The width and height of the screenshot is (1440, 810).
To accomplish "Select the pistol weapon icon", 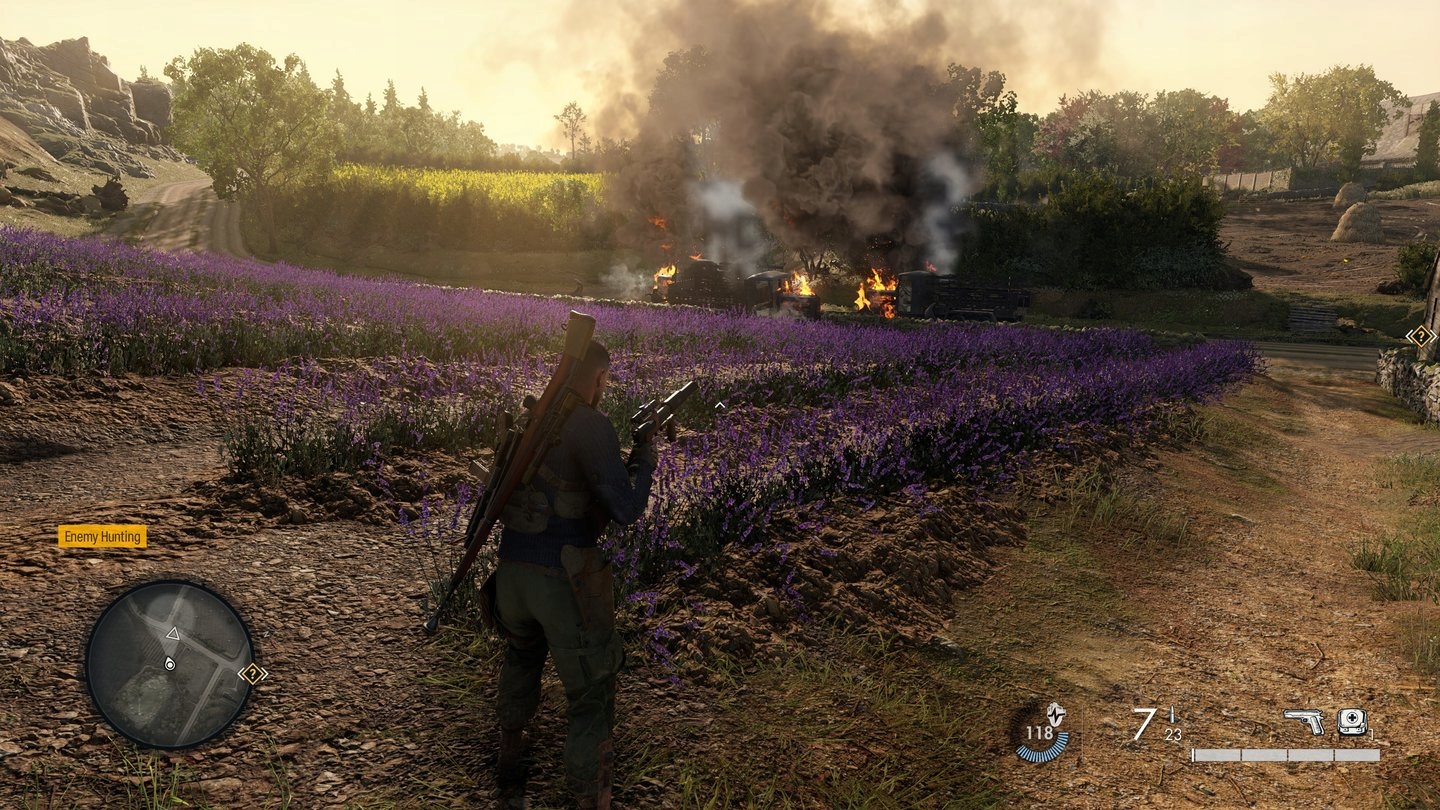I will [x=1303, y=720].
